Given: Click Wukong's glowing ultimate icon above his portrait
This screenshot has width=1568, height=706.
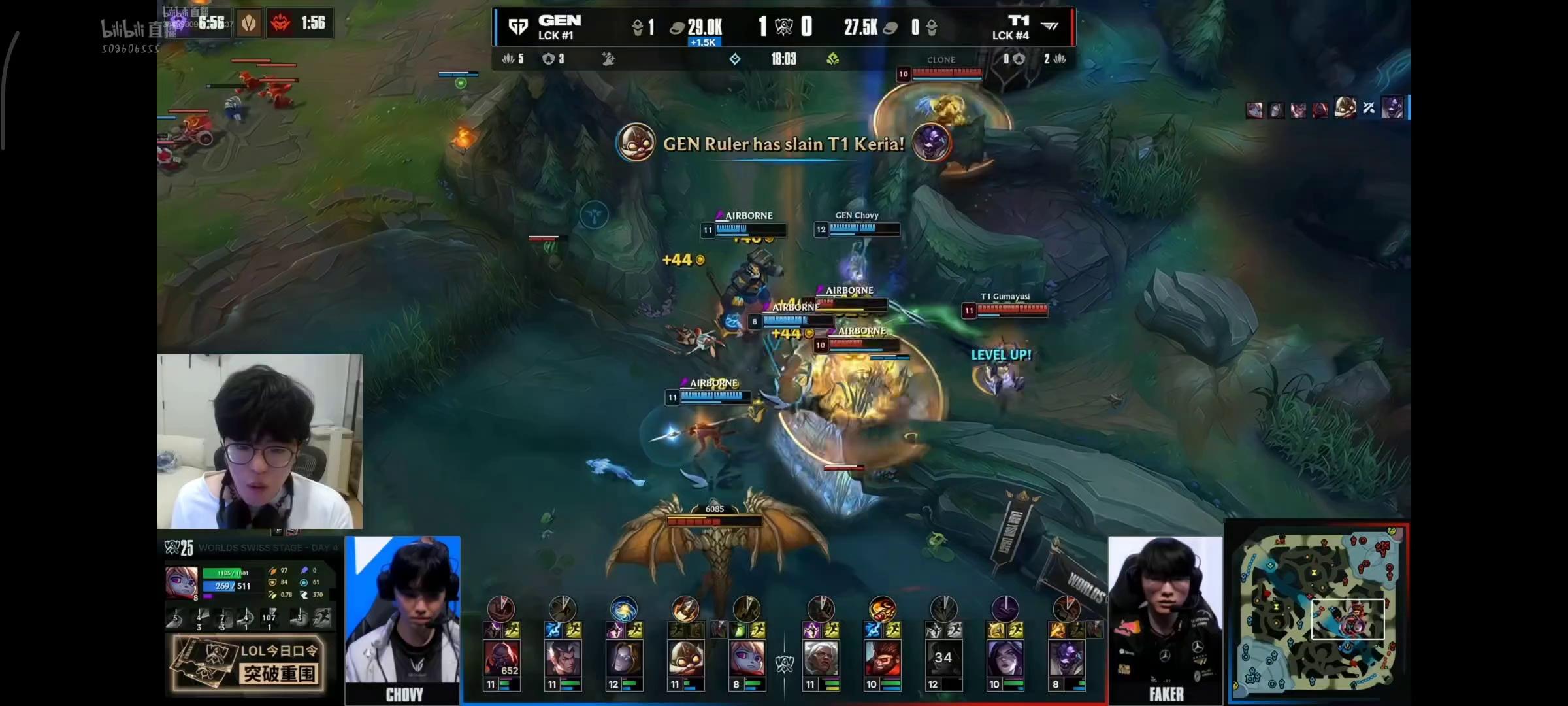Looking at the screenshot, I should coord(881,609).
